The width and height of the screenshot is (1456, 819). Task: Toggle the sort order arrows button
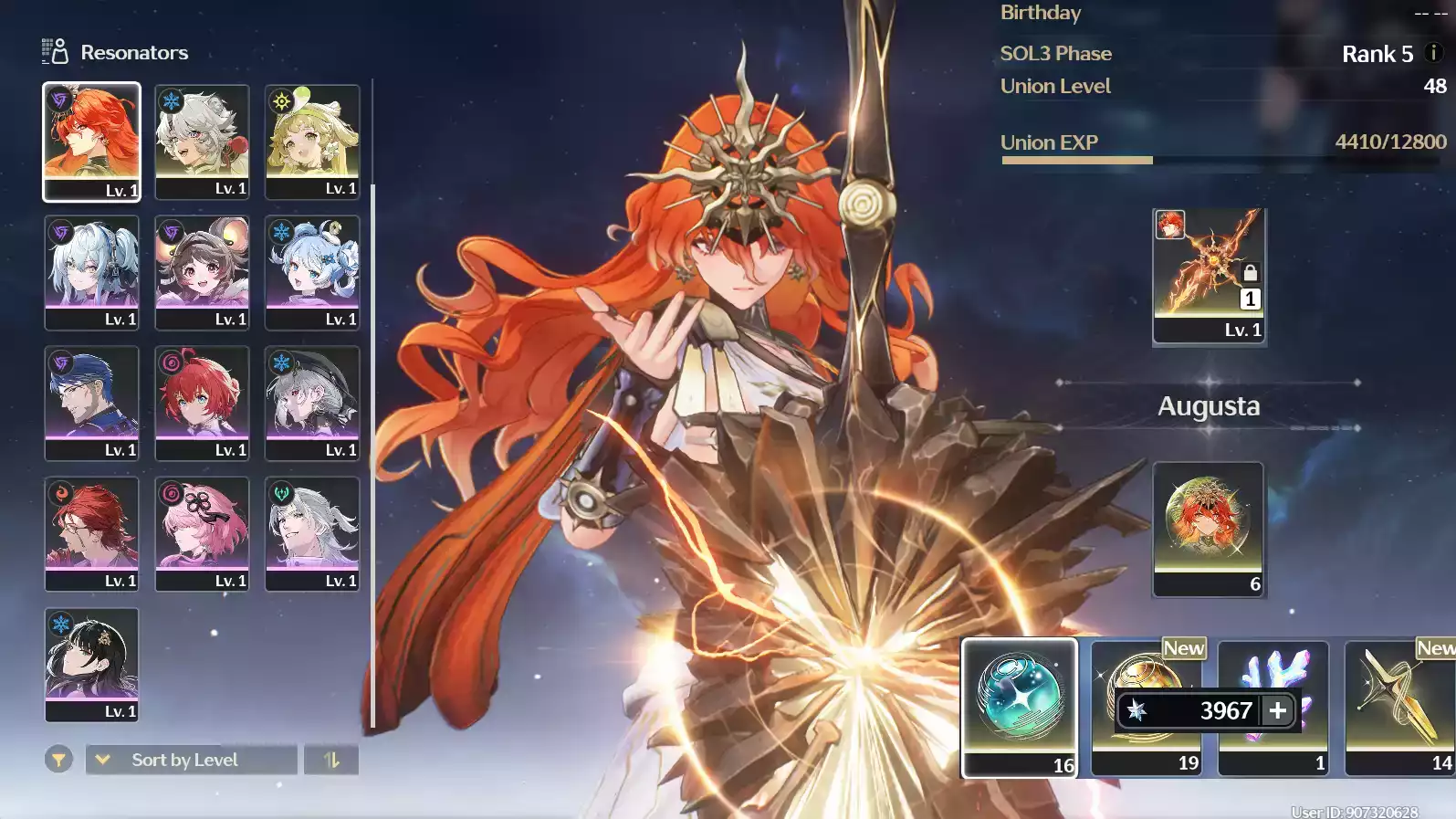331,760
